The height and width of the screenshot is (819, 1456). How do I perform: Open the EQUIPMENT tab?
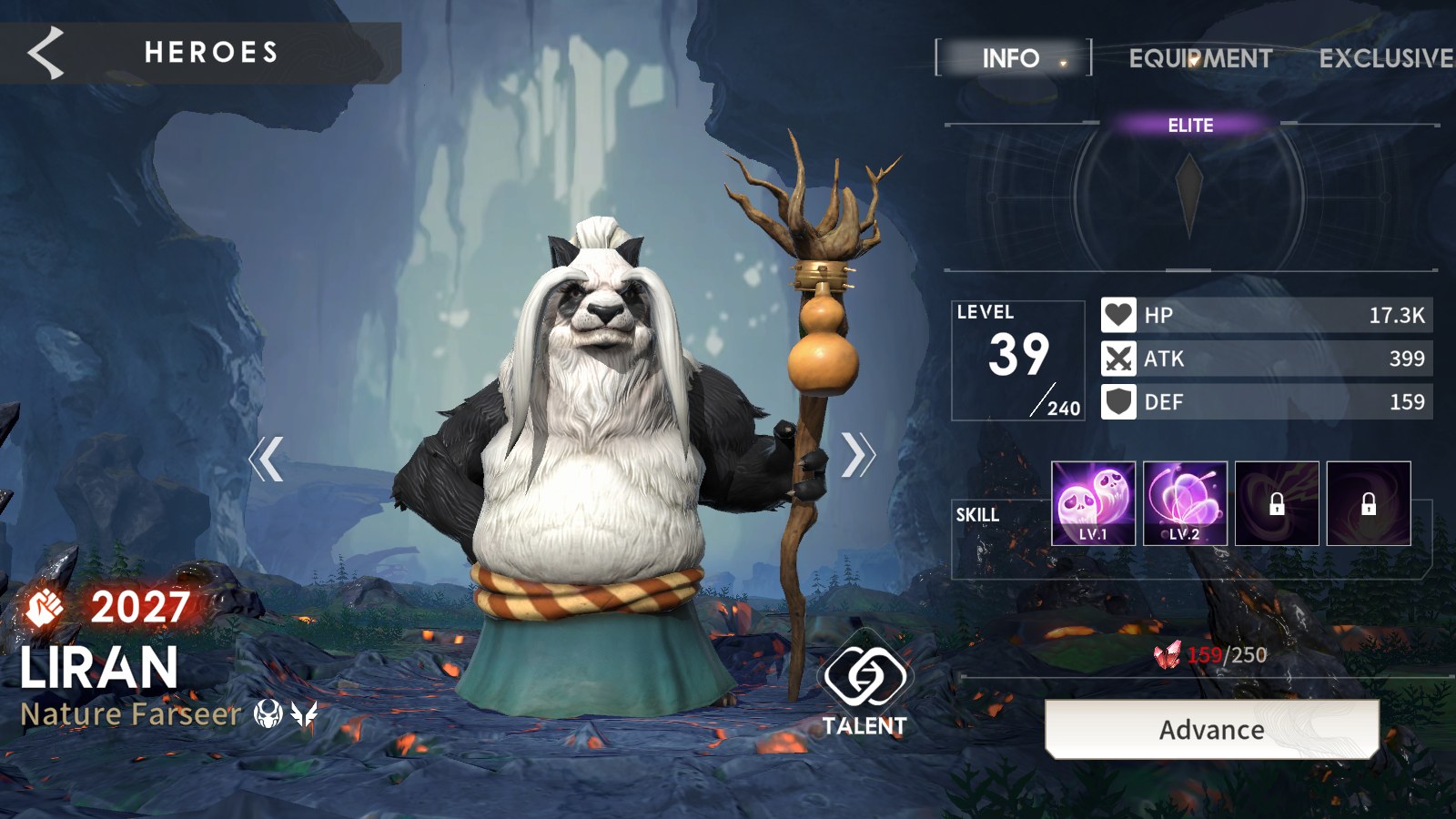(x=1200, y=58)
